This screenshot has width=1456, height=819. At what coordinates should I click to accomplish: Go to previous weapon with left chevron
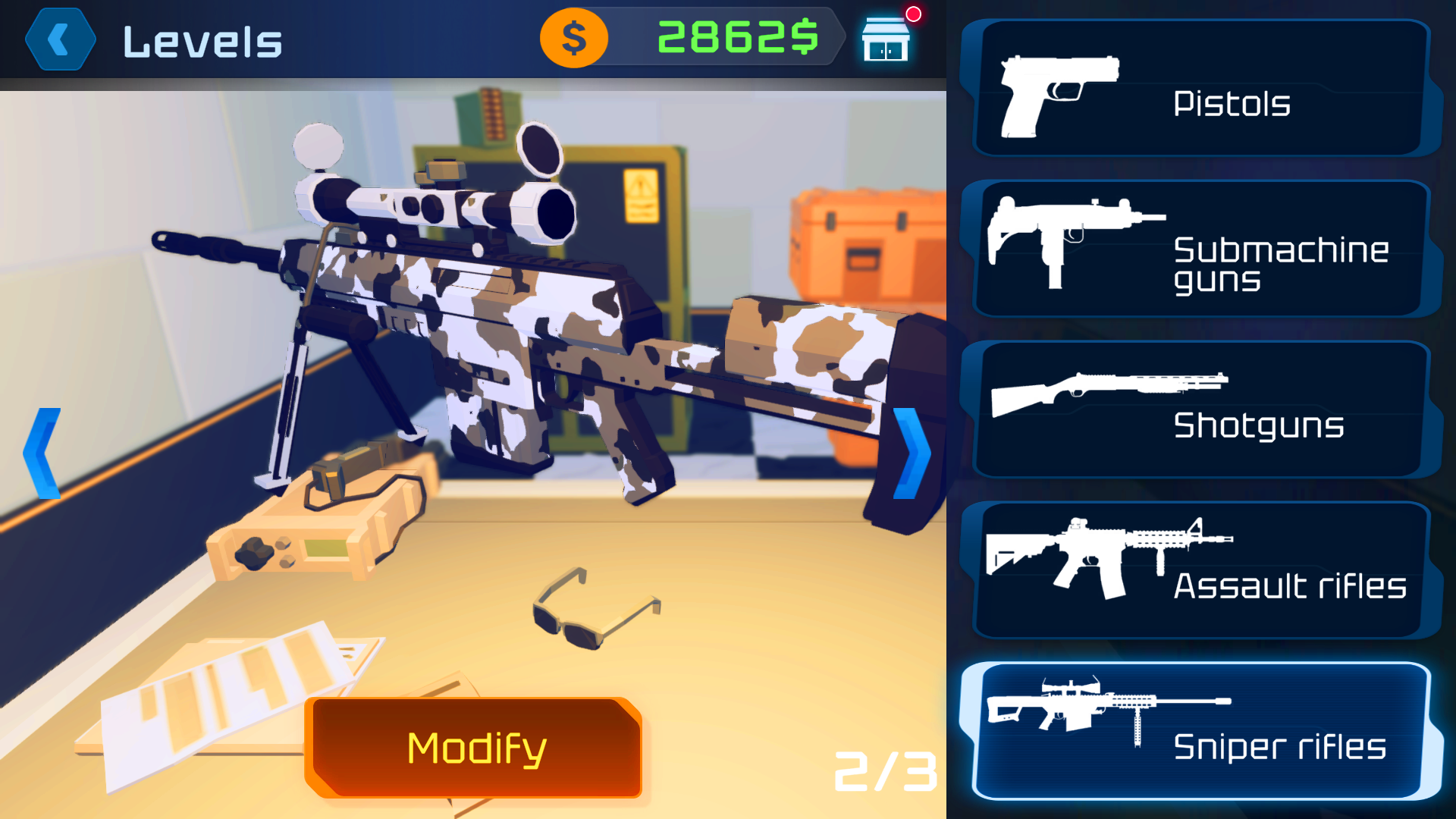(x=42, y=453)
